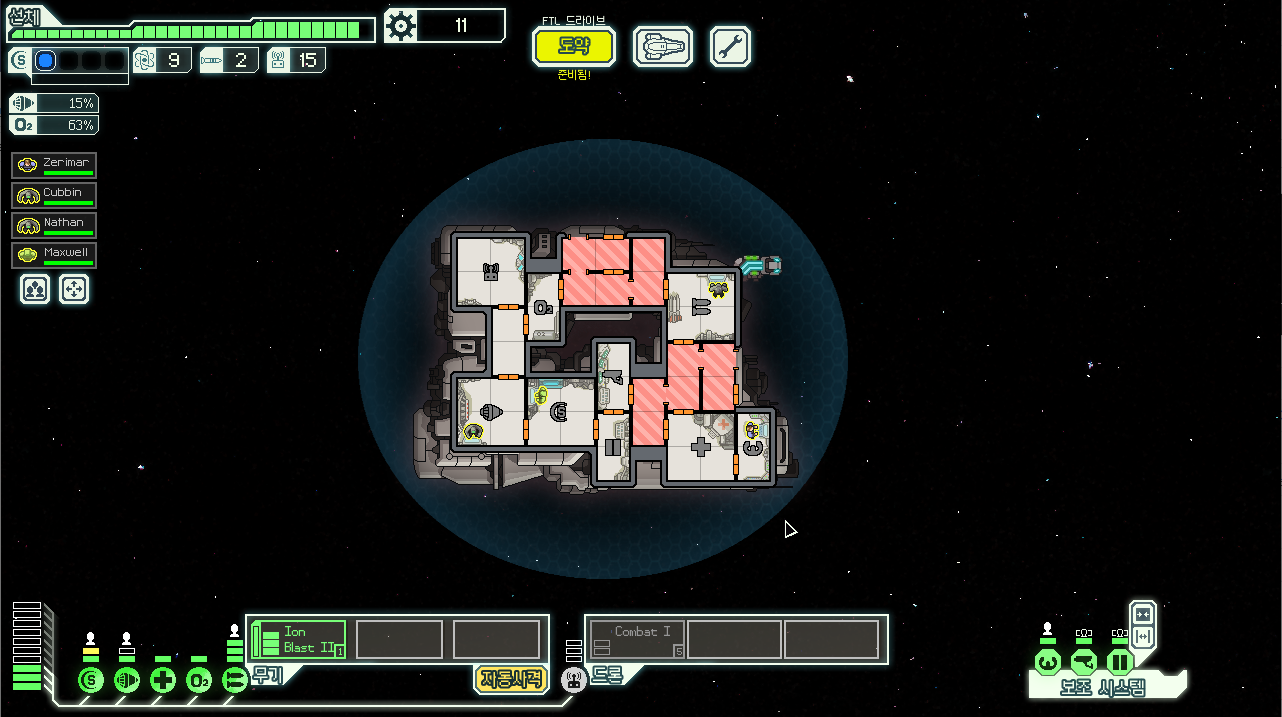Click the weapons system power icon
Image resolution: width=1282 pixels, height=717 pixels.
235,681
